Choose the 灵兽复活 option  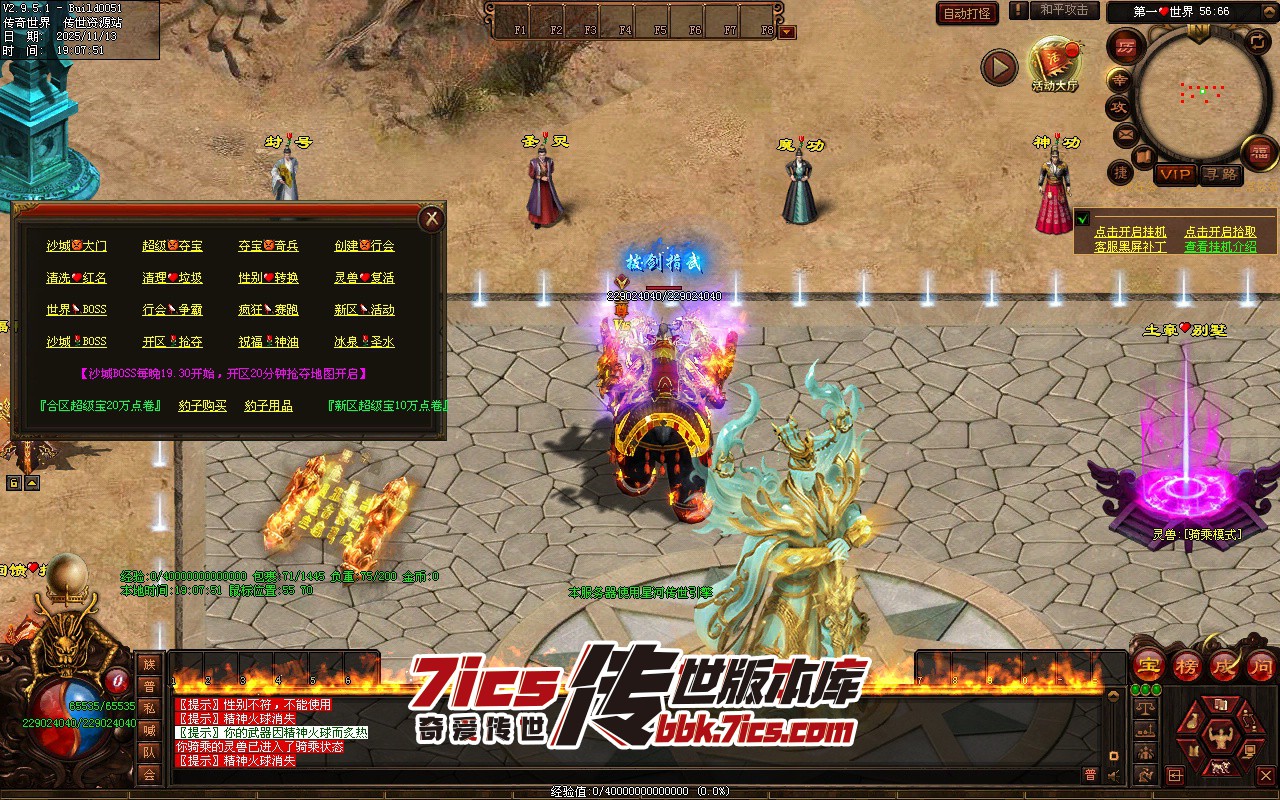[x=364, y=278]
